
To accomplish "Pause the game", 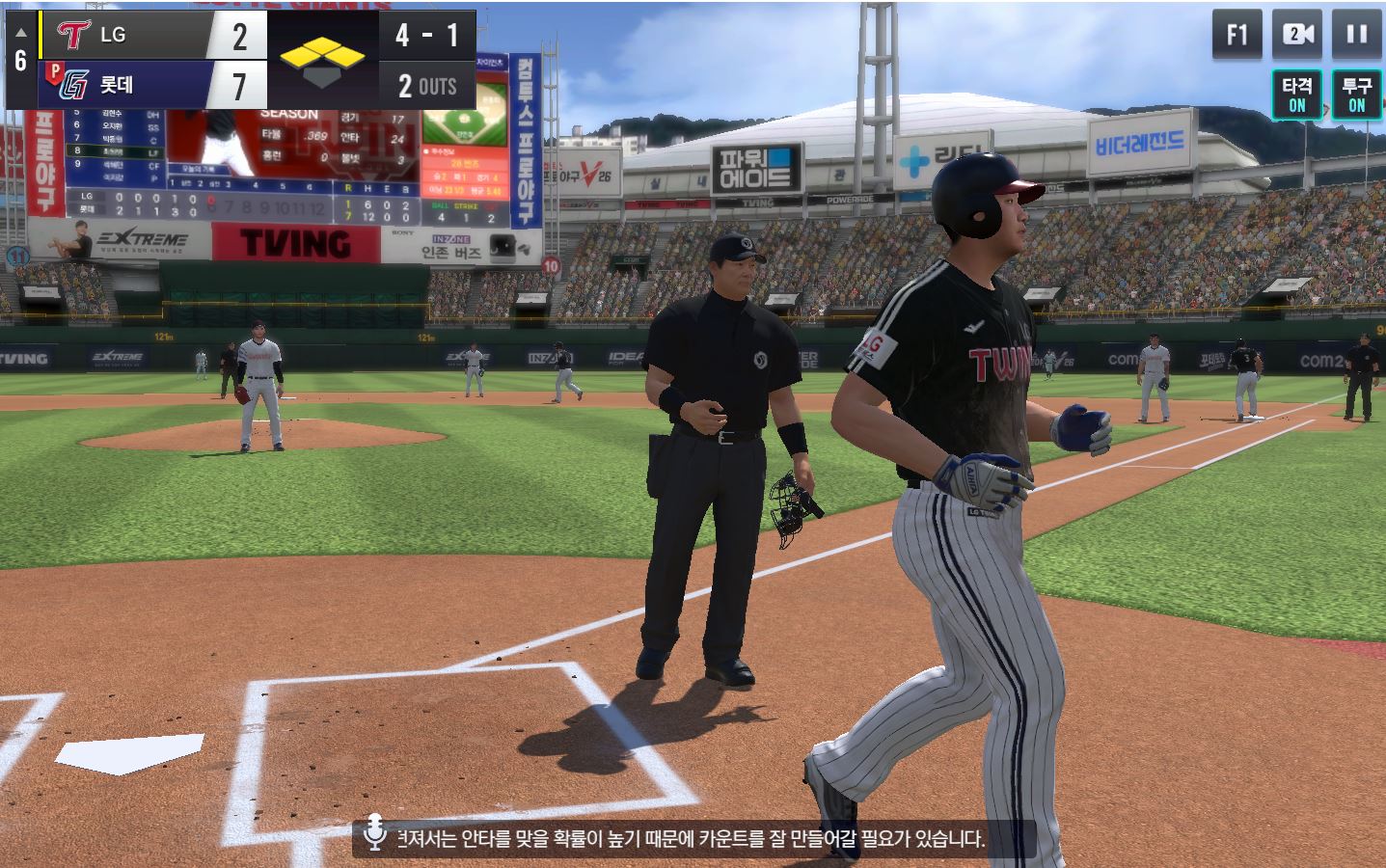I will coord(1356,36).
